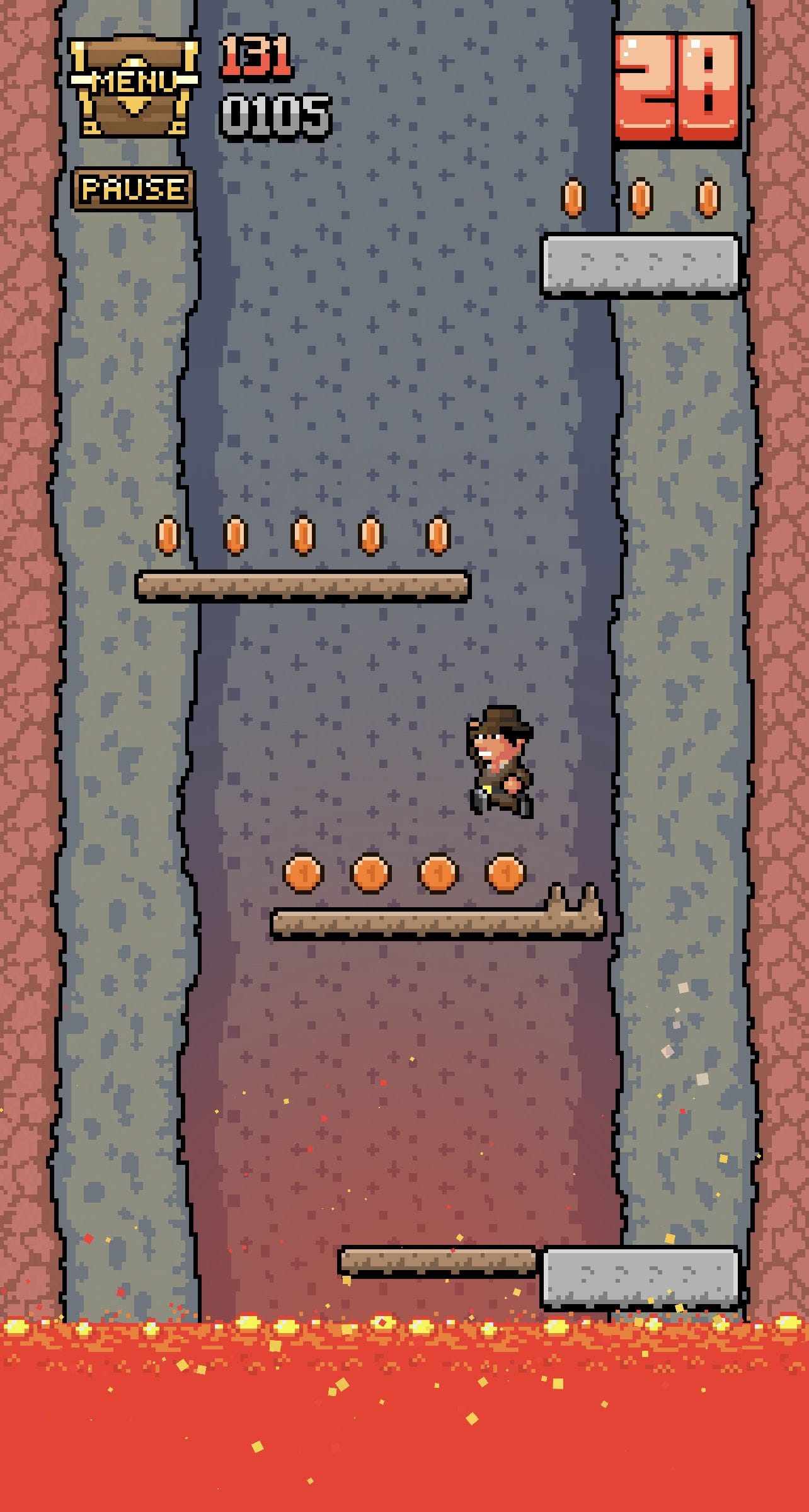
Task: Toggle the game state with the PAUSE button
Action: pos(132,186)
